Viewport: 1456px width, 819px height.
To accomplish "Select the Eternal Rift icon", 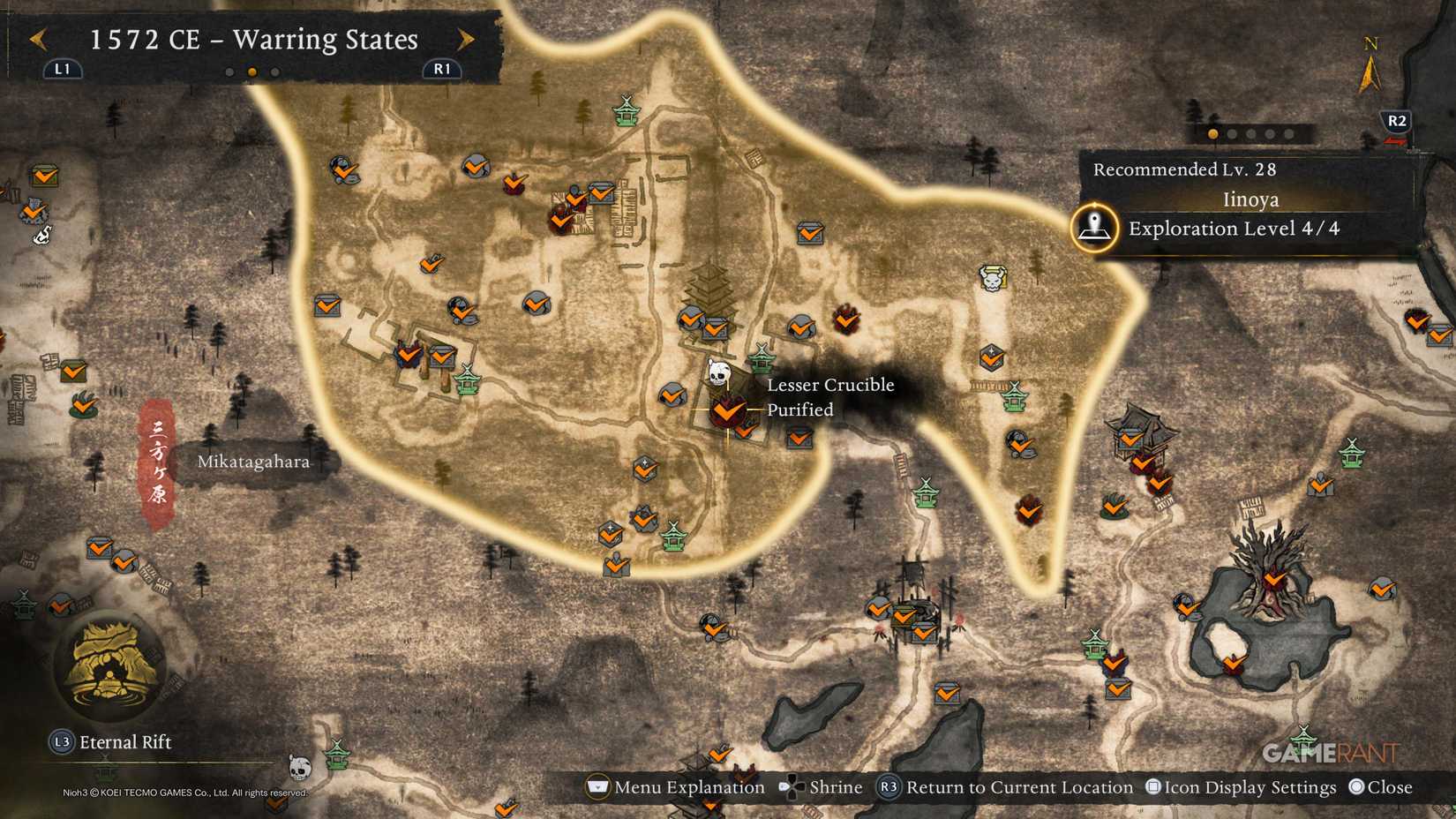I will tap(110, 666).
